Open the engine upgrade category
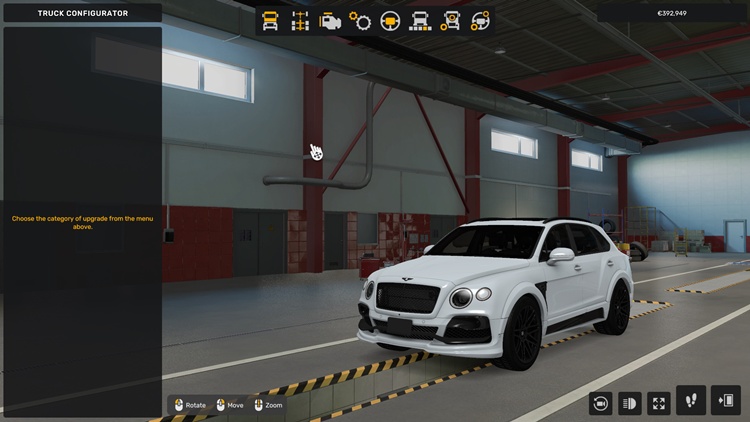 point(330,20)
